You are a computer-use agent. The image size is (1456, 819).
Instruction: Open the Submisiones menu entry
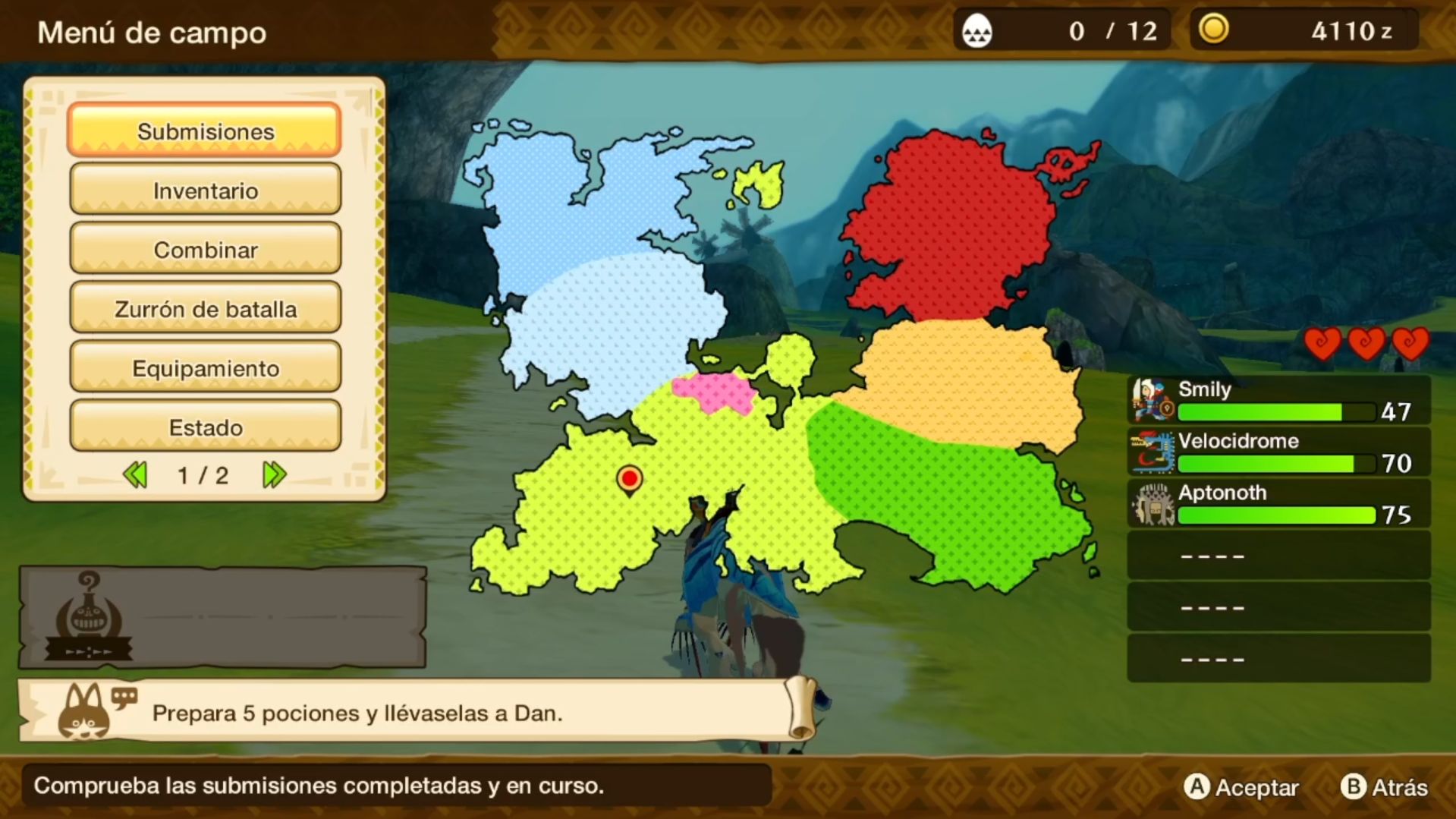(x=205, y=131)
